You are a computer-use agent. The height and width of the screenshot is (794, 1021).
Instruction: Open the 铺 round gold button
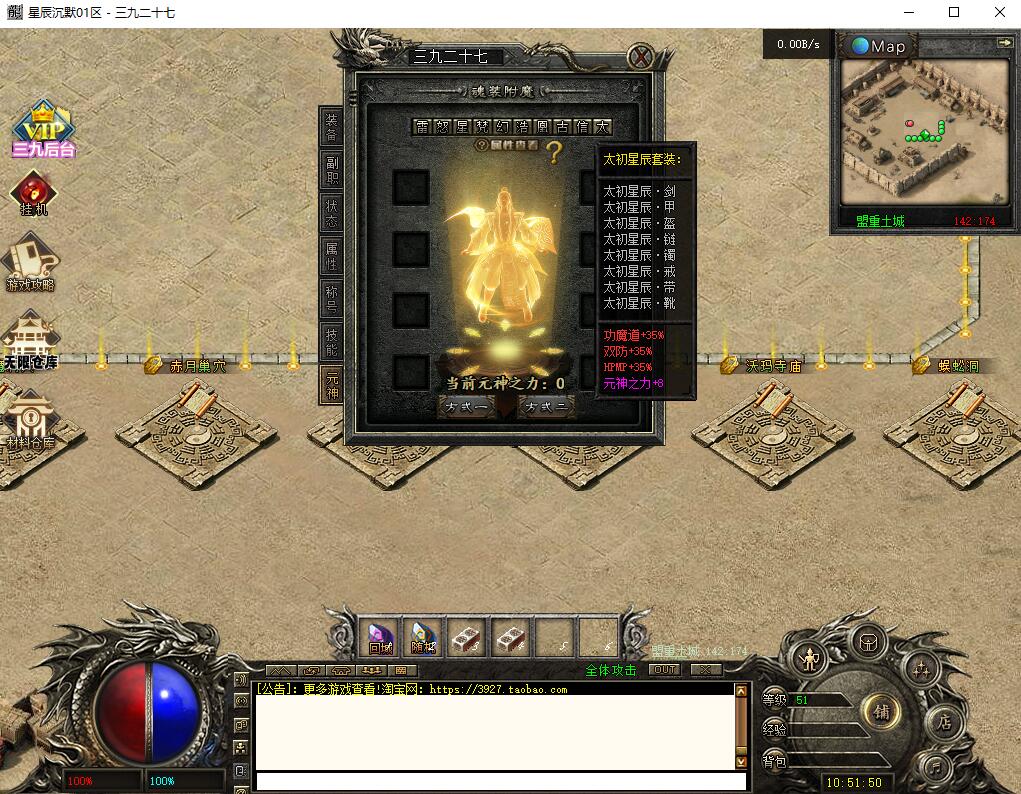click(881, 712)
